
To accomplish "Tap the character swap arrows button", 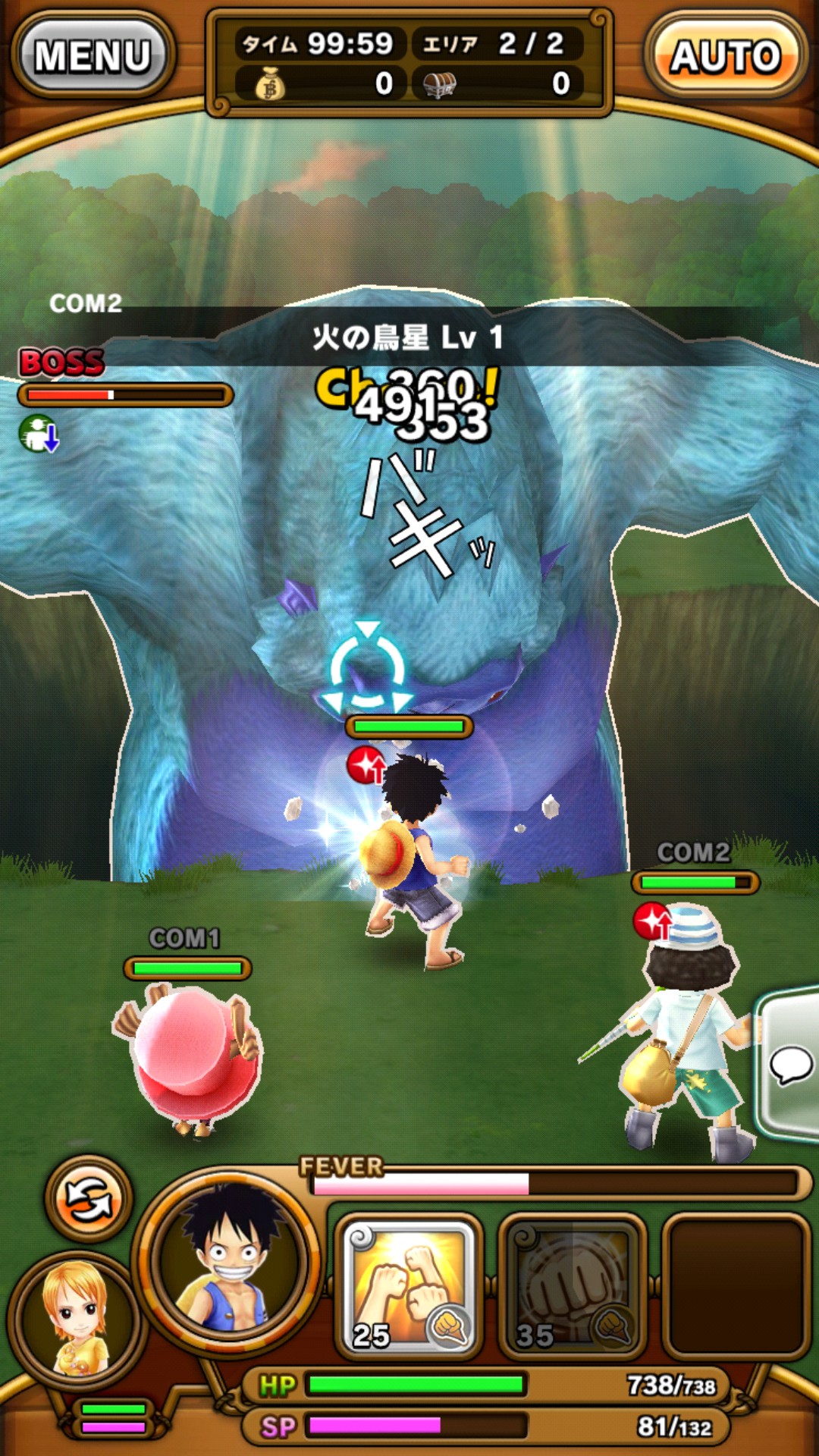I will [89, 1198].
